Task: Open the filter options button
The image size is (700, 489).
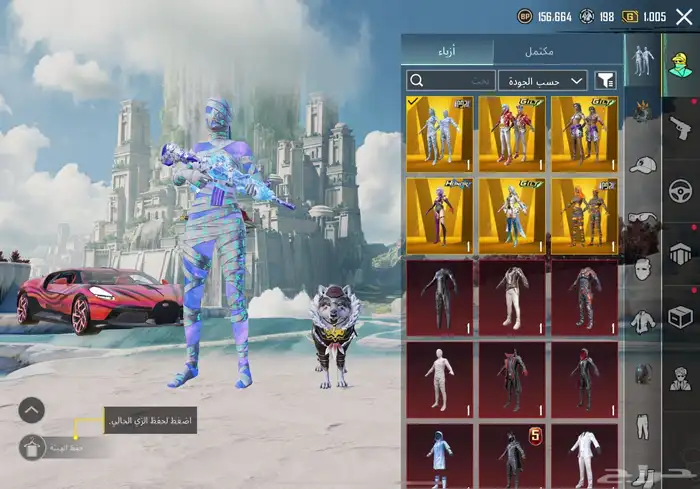Action: (x=605, y=81)
